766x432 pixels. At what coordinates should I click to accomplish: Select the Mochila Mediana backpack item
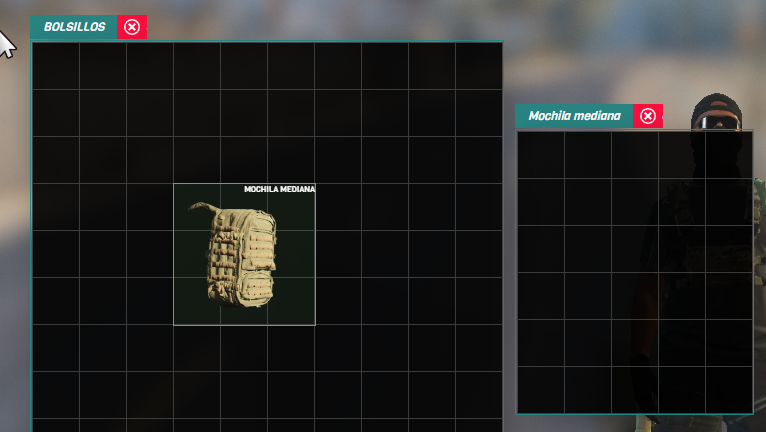tap(244, 255)
